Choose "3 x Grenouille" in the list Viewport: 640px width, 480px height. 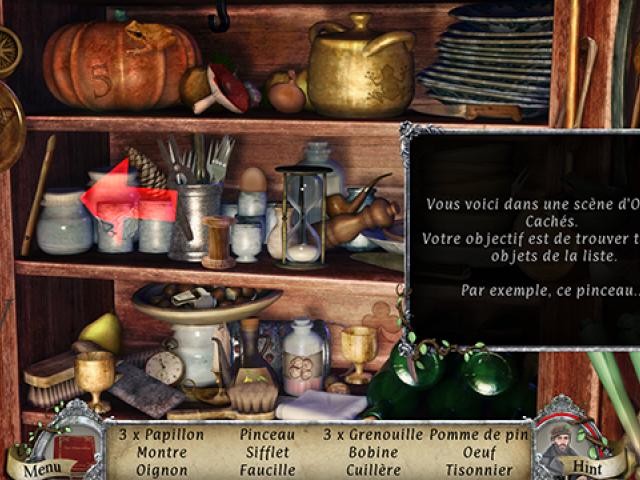(x=372, y=435)
